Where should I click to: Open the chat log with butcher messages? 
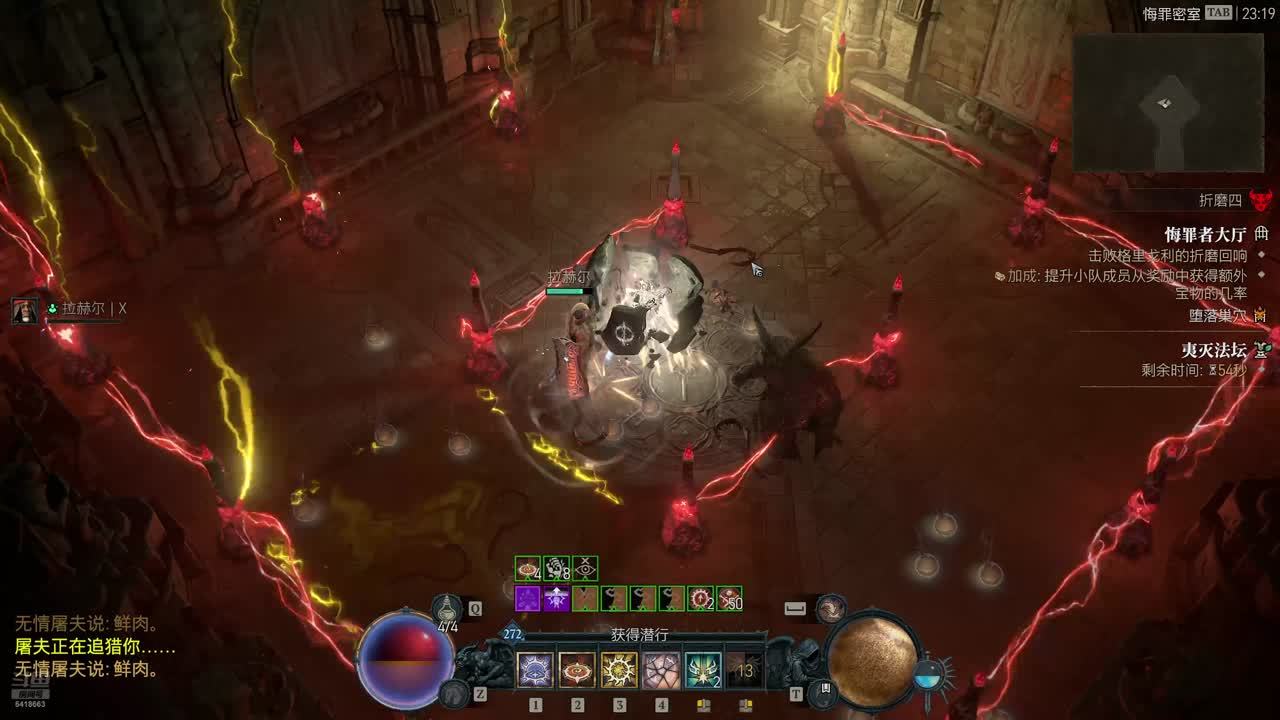[x=90, y=647]
